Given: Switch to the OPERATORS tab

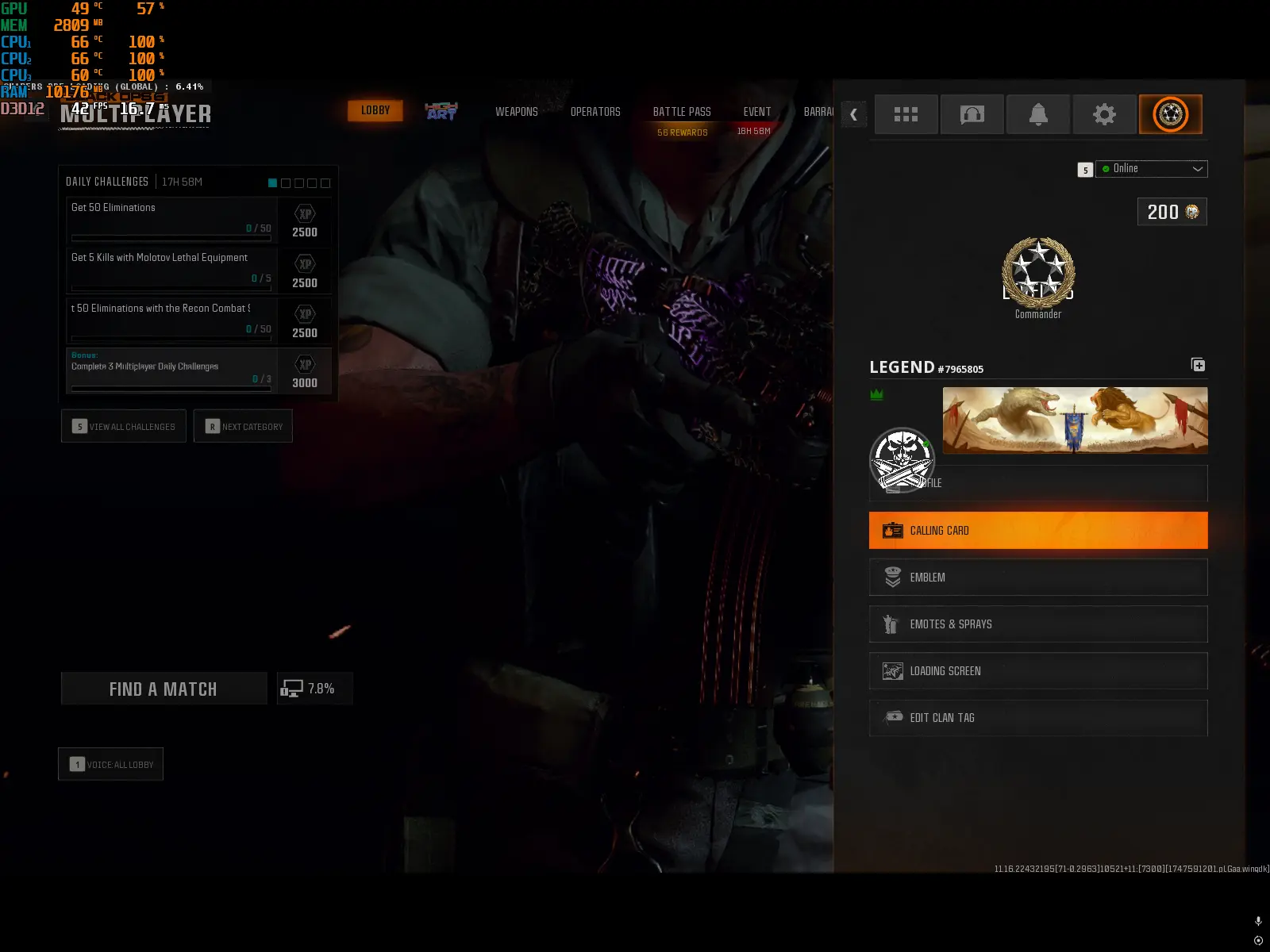Looking at the screenshot, I should point(596,112).
